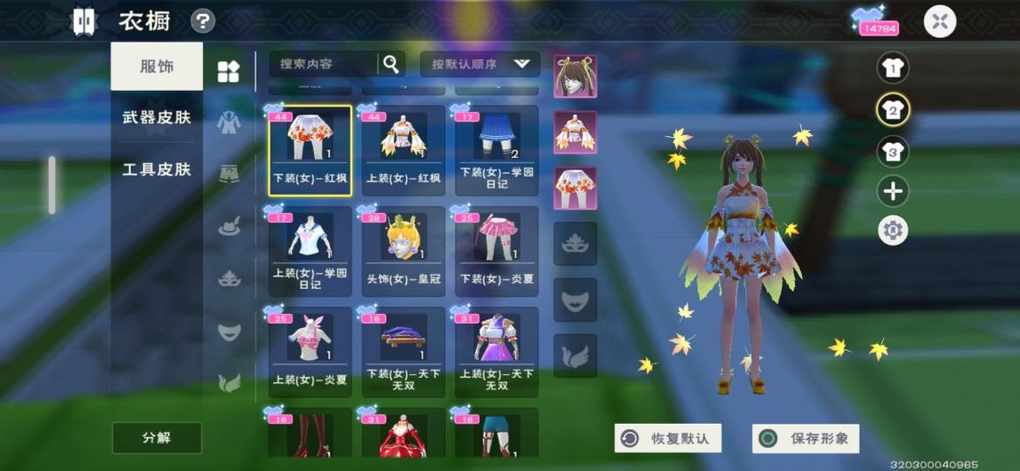Switch to outfit preset 3
Viewport: 1020px width, 471px height.
[x=892, y=152]
